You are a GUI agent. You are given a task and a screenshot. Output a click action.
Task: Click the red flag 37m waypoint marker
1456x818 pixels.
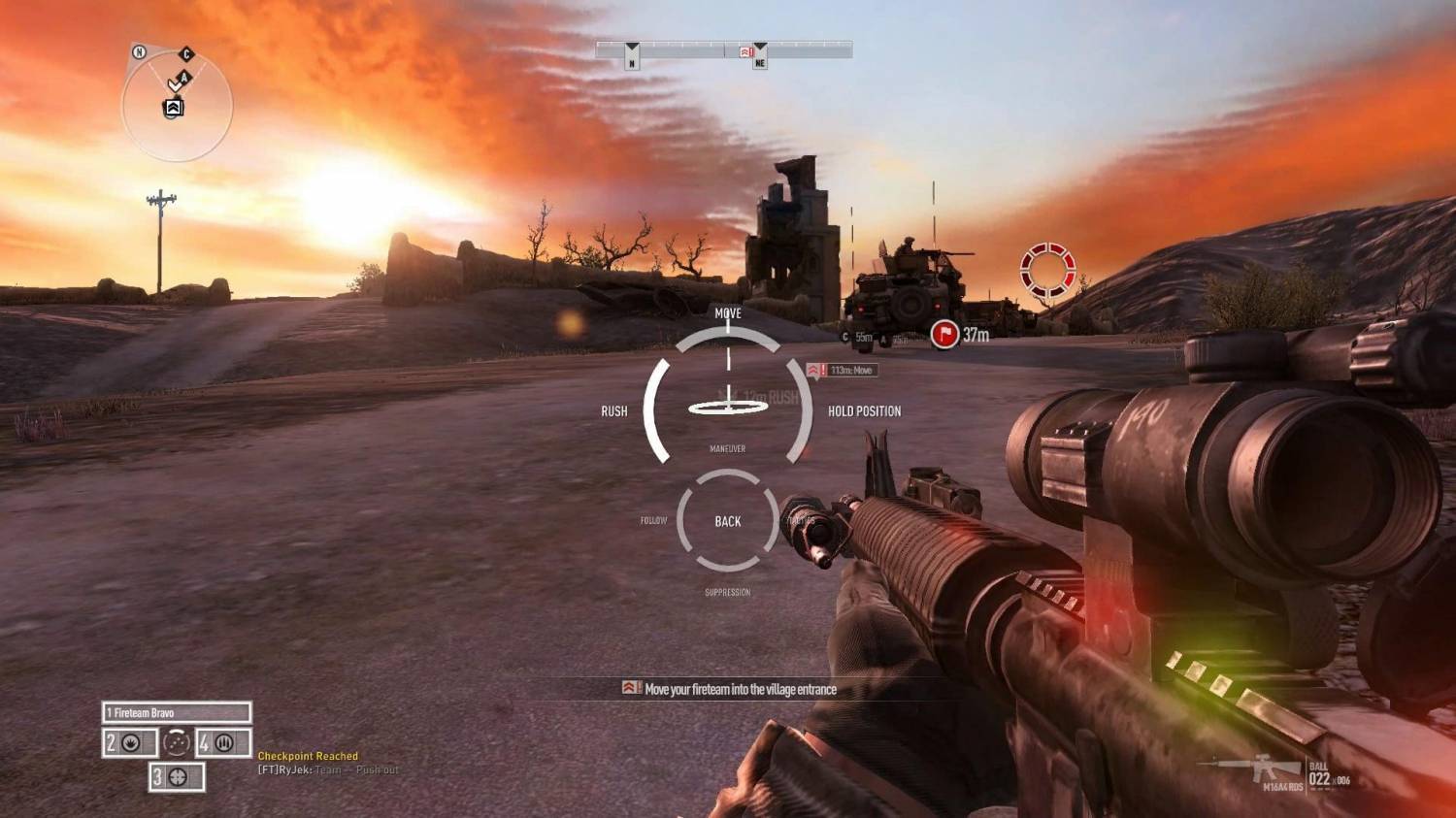pyautogui.click(x=944, y=335)
